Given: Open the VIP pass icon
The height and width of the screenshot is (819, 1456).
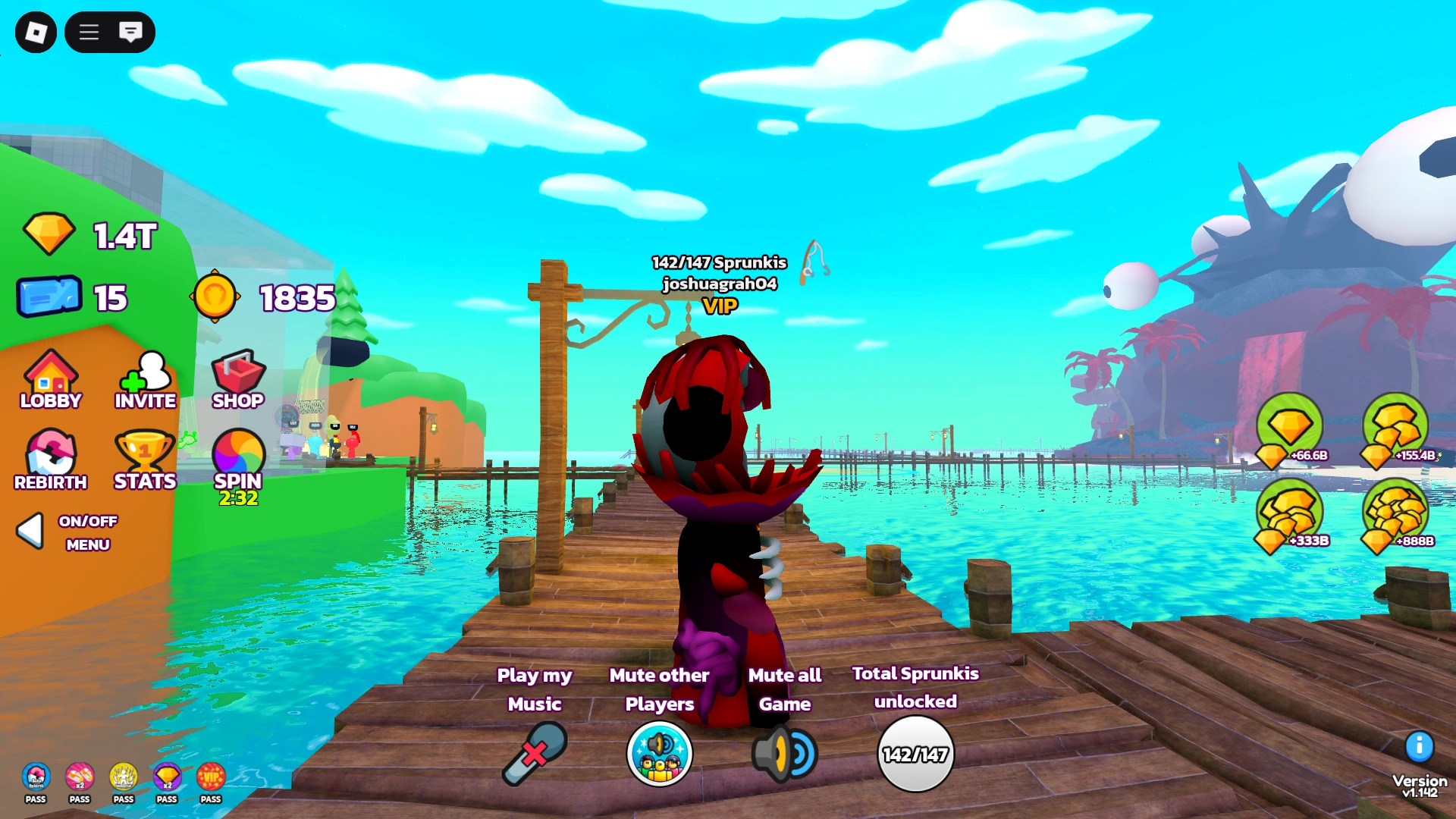Looking at the screenshot, I should tap(212, 776).
